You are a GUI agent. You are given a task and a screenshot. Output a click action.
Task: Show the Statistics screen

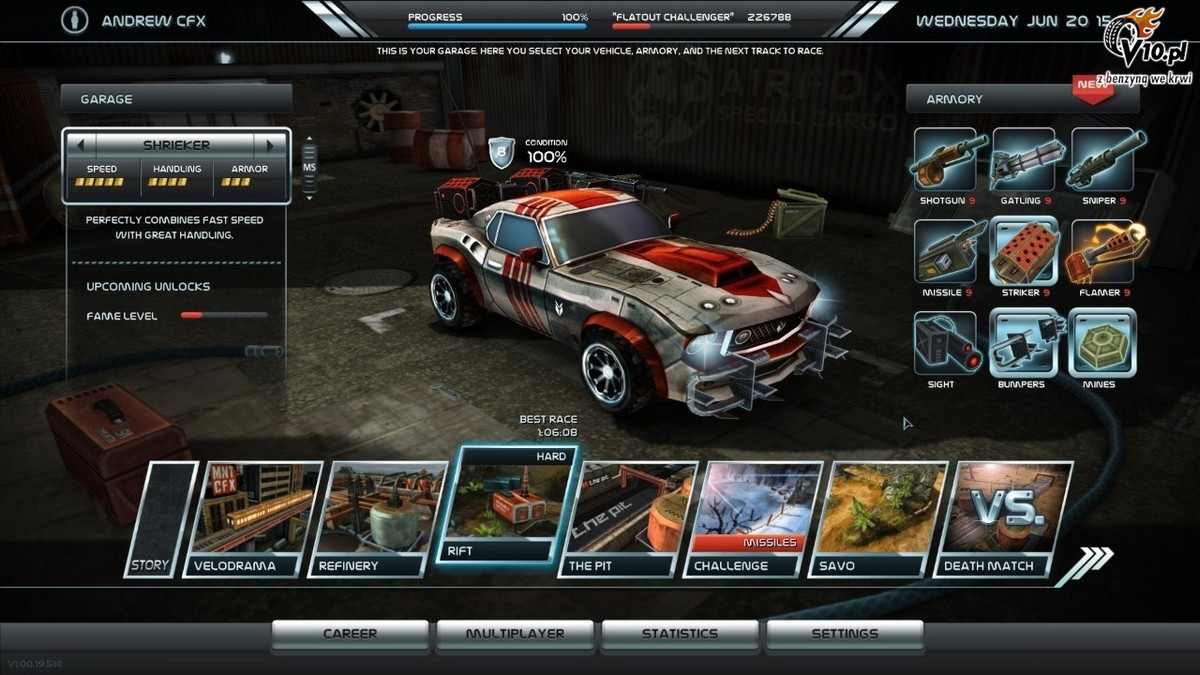(x=680, y=634)
